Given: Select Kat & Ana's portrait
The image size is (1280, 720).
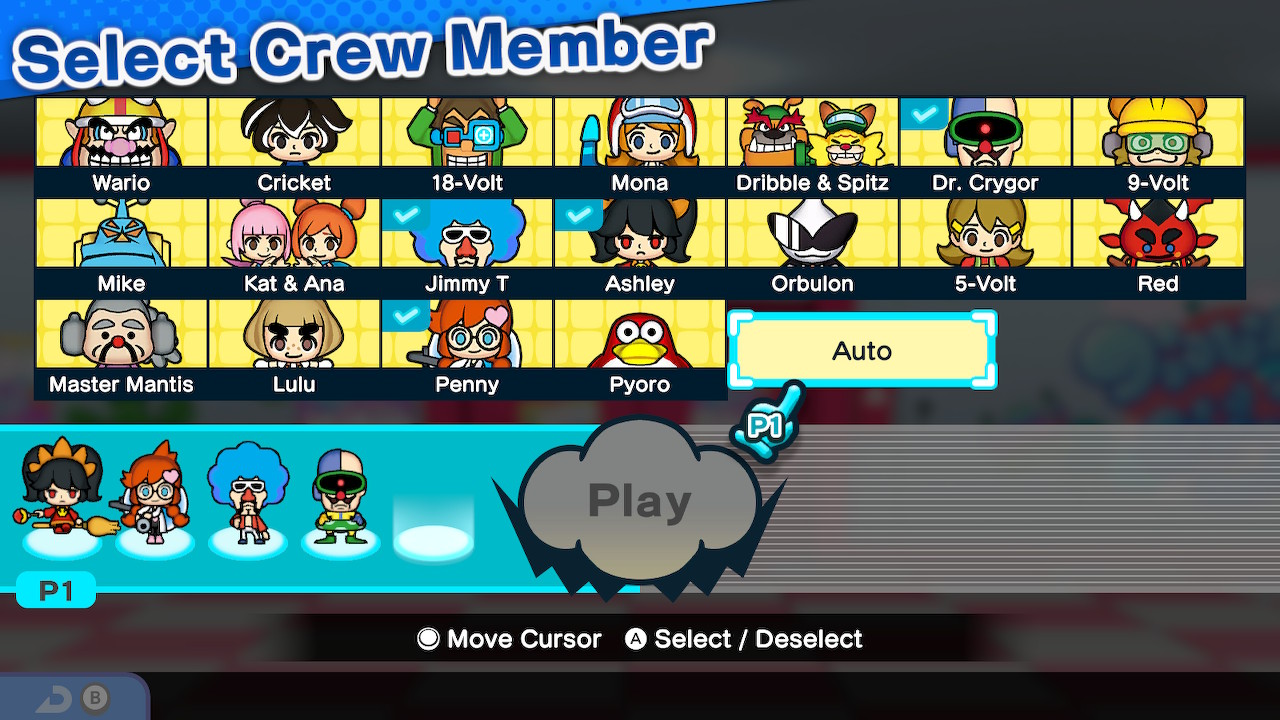Looking at the screenshot, I should [293, 236].
